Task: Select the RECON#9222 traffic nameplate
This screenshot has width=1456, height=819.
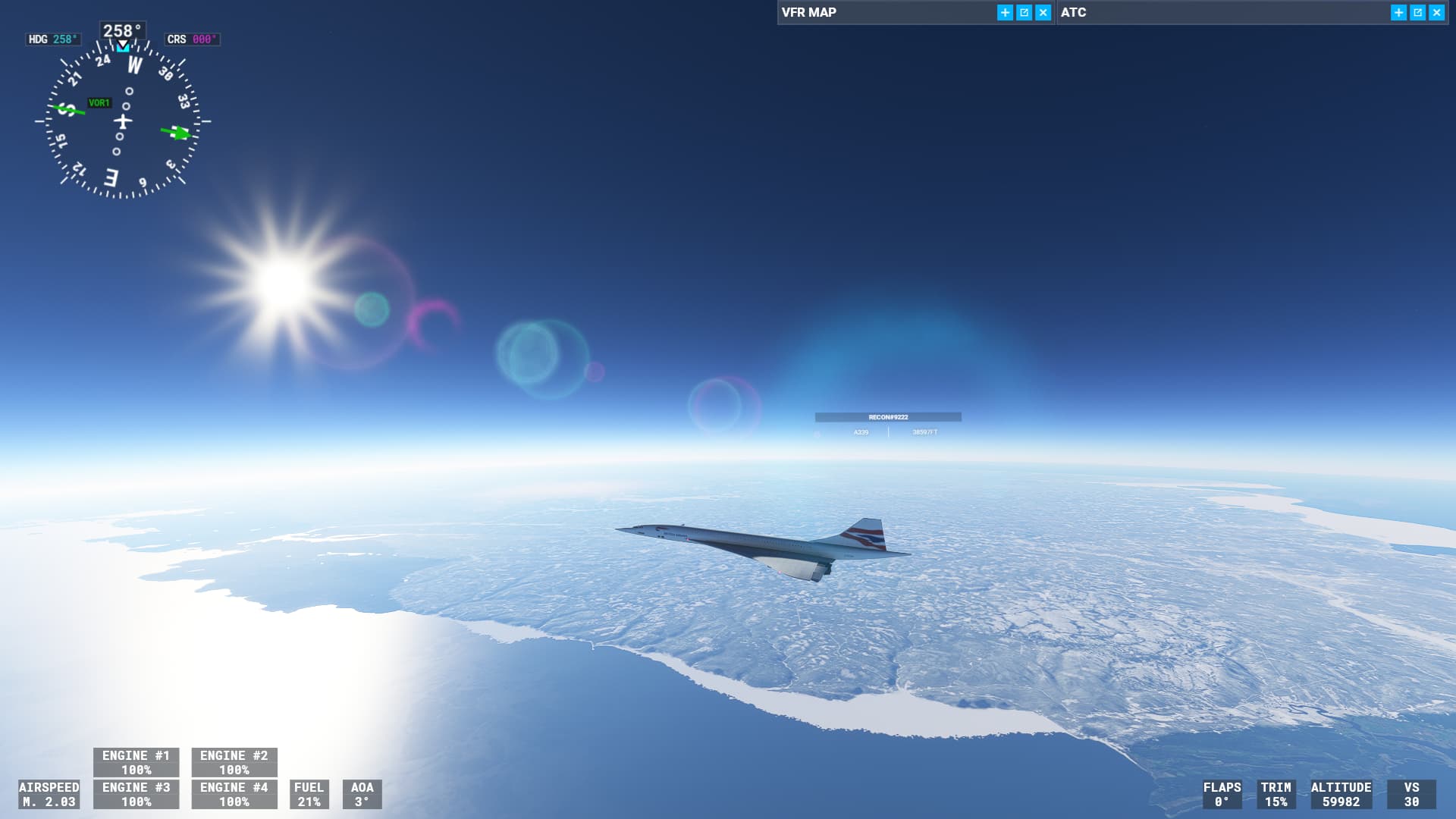Action: [888, 416]
